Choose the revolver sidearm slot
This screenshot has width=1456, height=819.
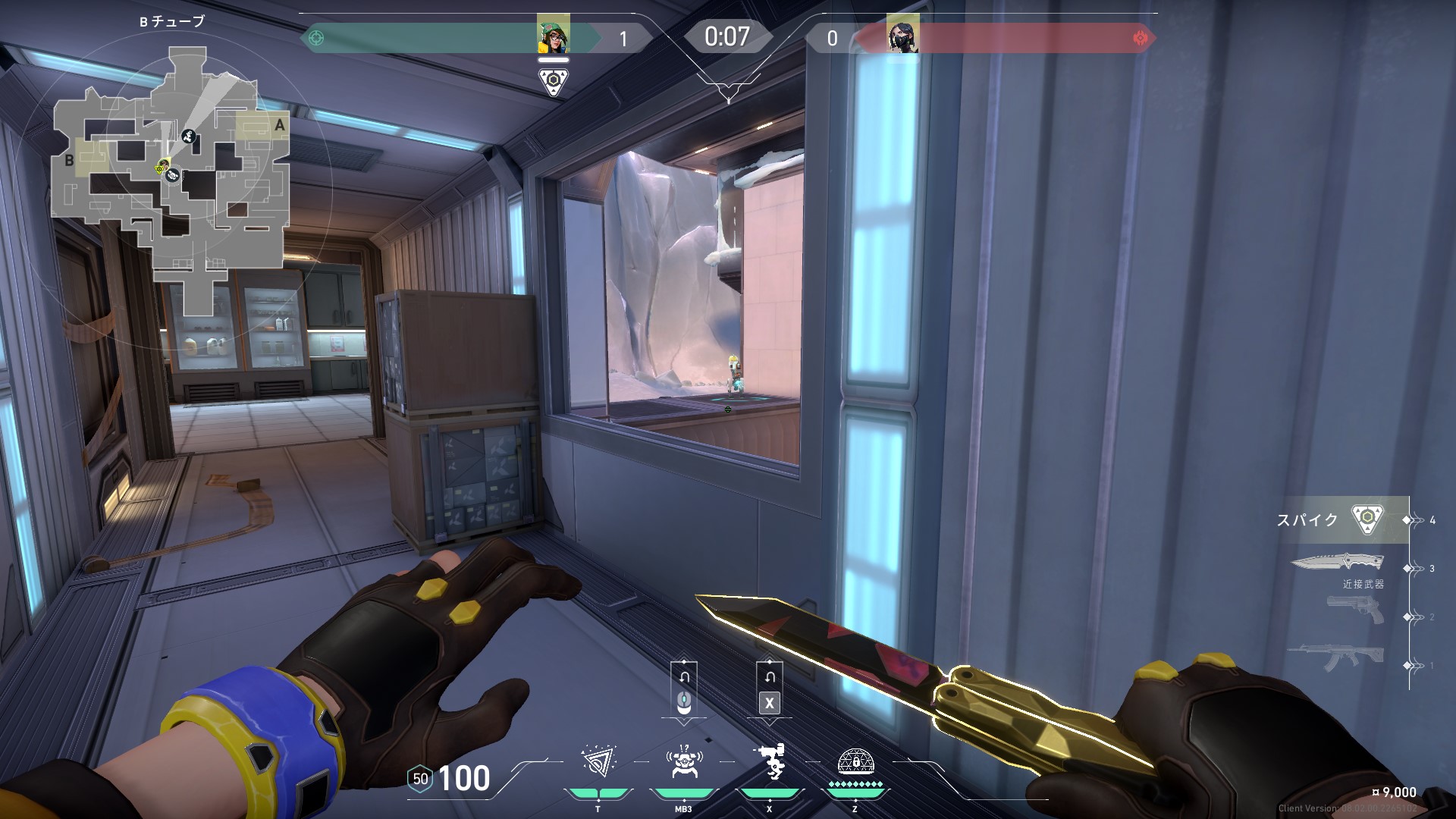point(1355,610)
